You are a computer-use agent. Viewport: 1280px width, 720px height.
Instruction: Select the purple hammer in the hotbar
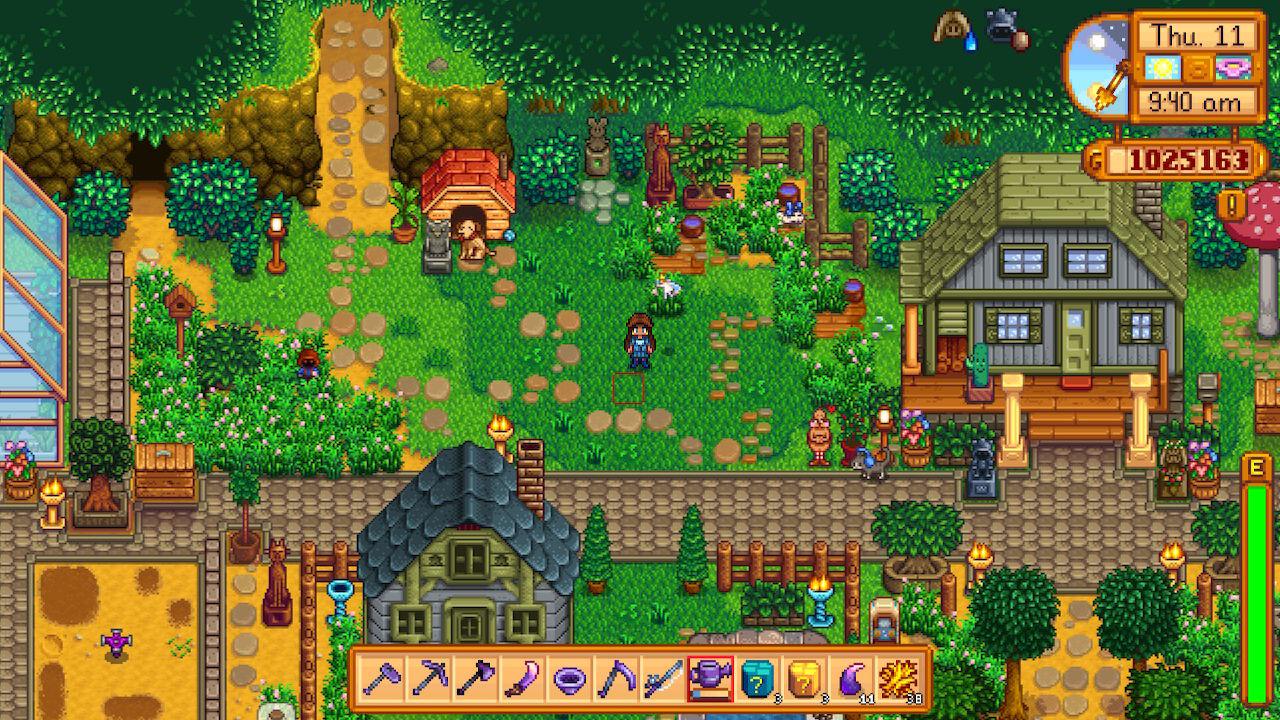click(381, 679)
